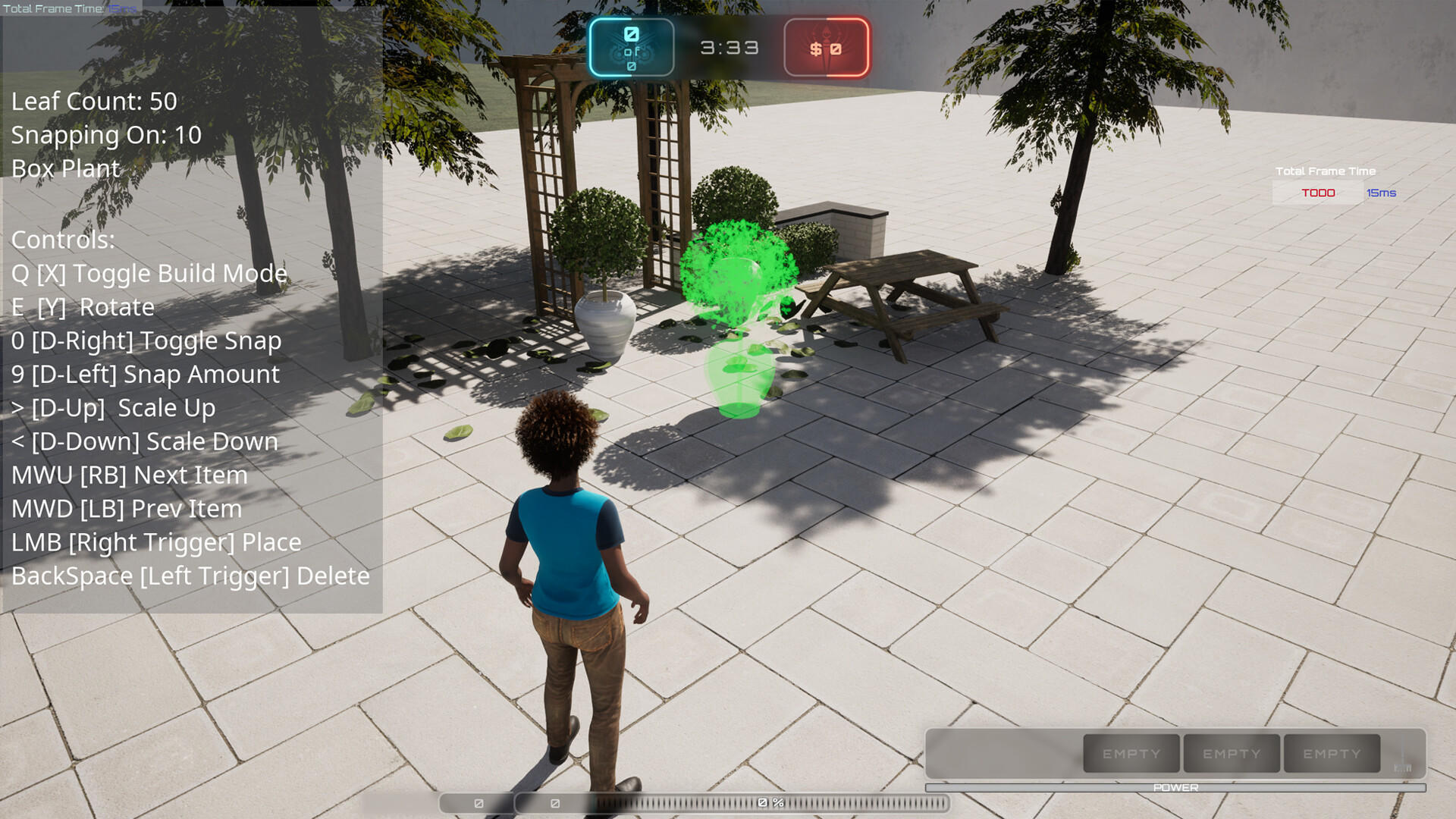The width and height of the screenshot is (1456, 819).
Task: Select the third EMPTY inventory slot
Action: coord(1331,753)
